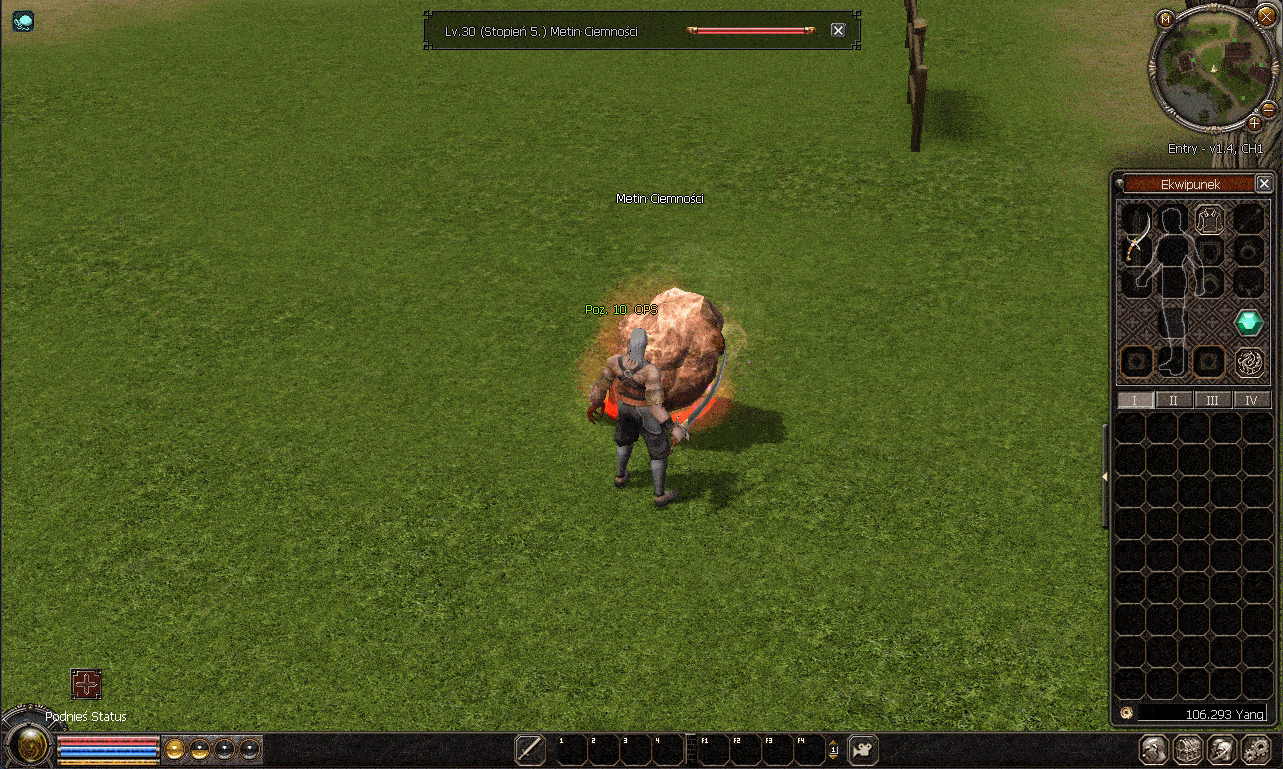Switch to inventory tab IV
The width and height of the screenshot is (1283, 769).
(x=1252, y=399)
